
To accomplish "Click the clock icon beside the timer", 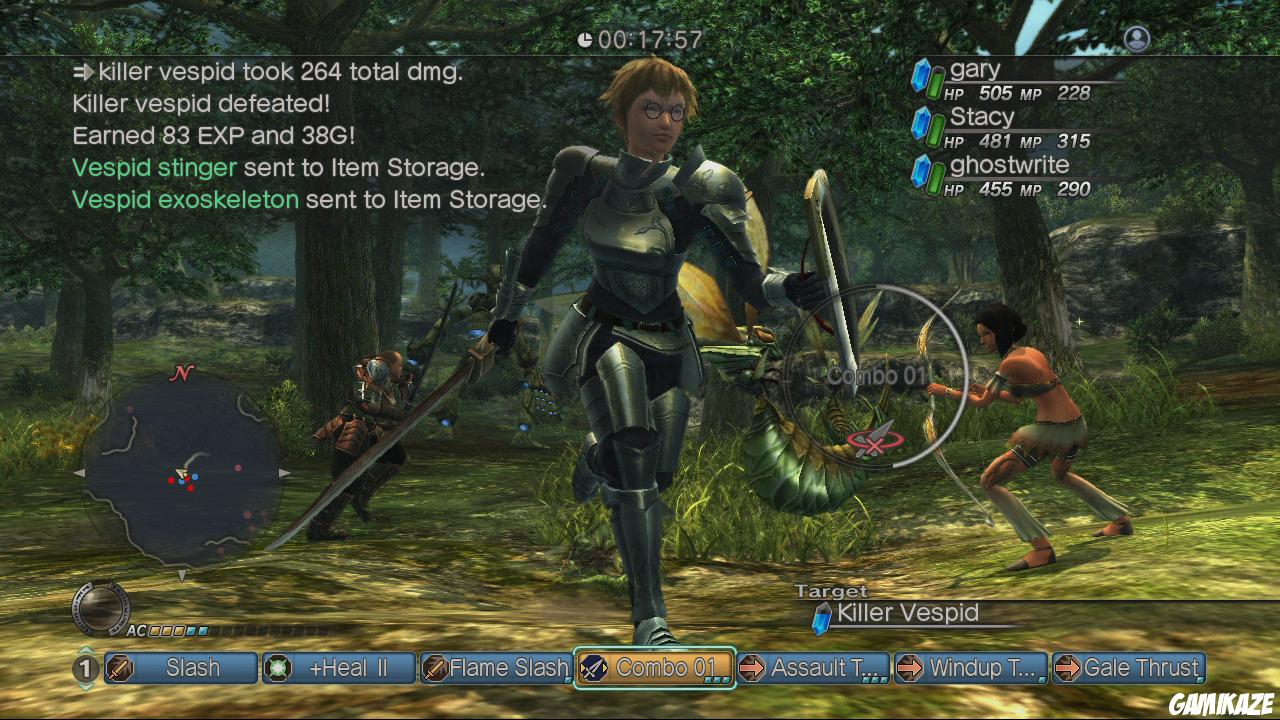I will click(586, 40).
